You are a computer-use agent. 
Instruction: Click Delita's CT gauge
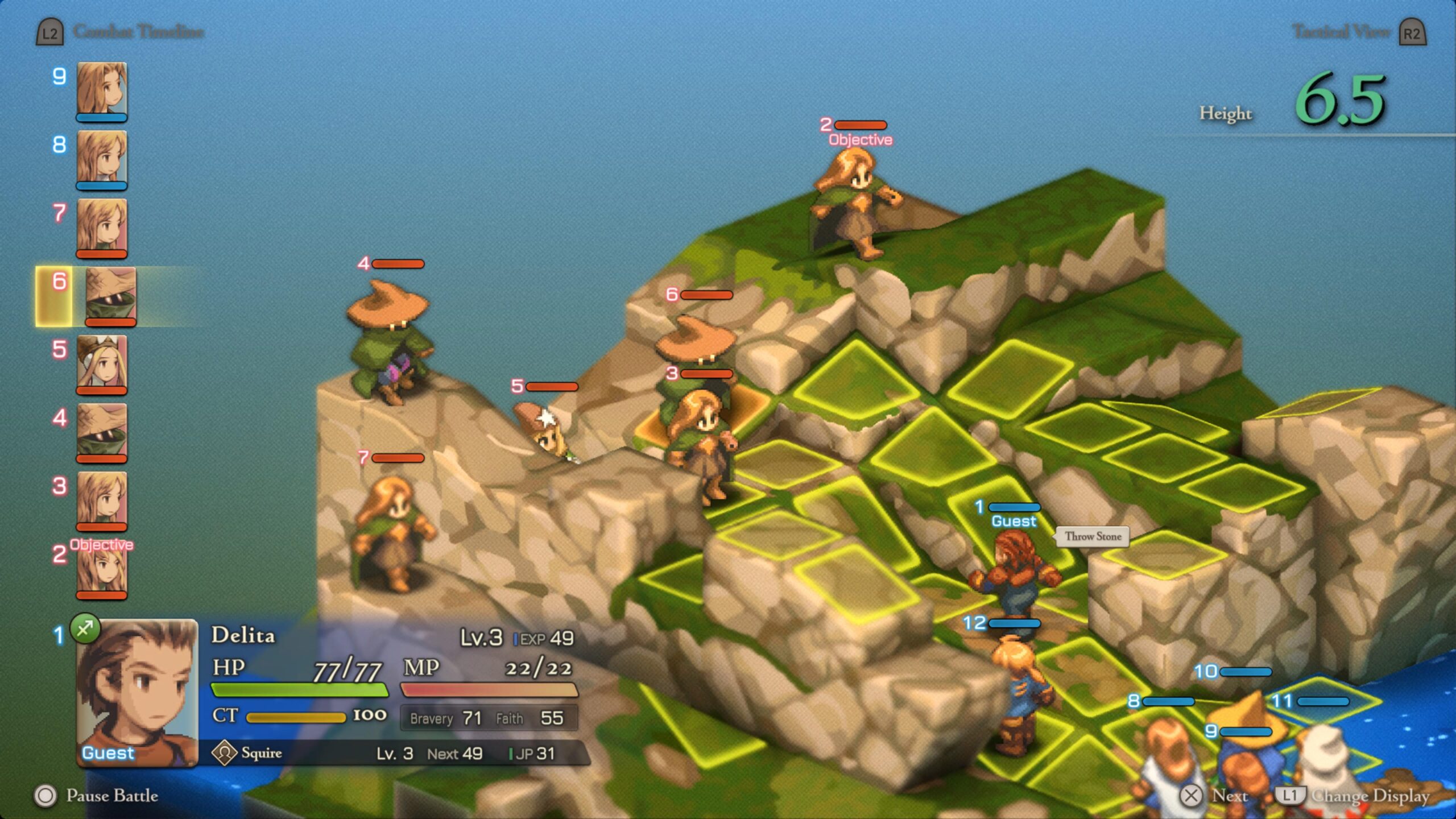click(296, 718)
